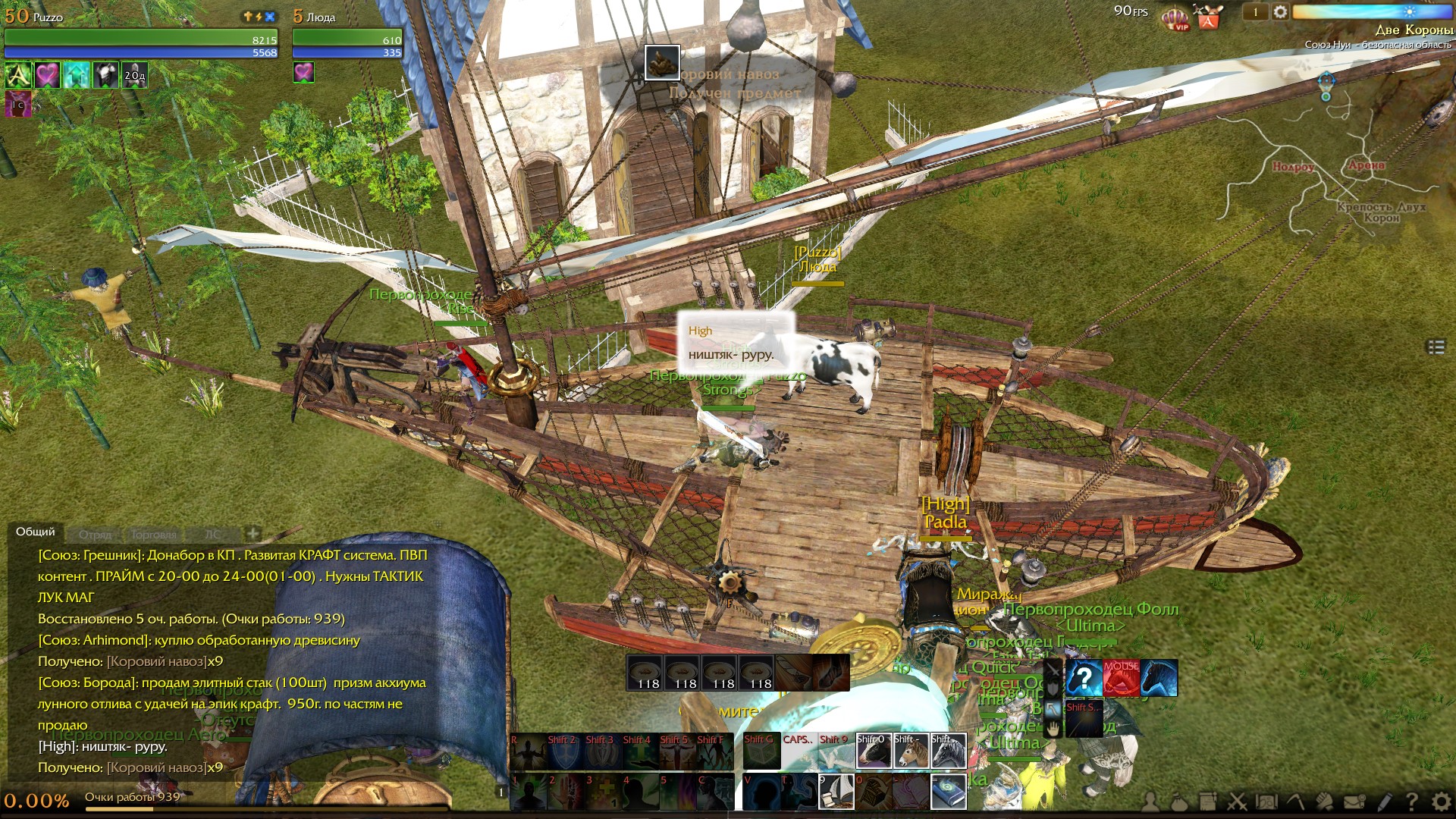
Task: Open the character silhouette menu icon
Action: (1150, 801)
